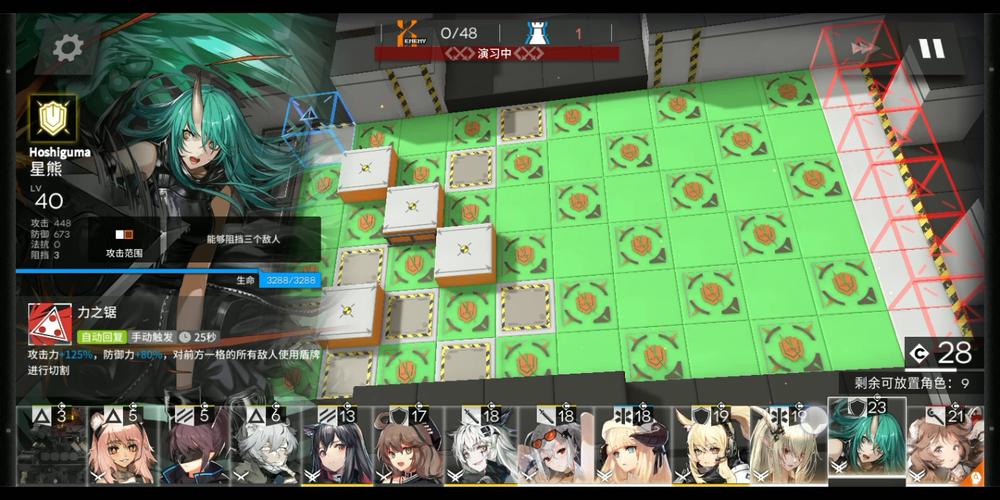Select the cost 21 operator card
This screenshot has width=1000, height=500.
(x=945, y=448)
